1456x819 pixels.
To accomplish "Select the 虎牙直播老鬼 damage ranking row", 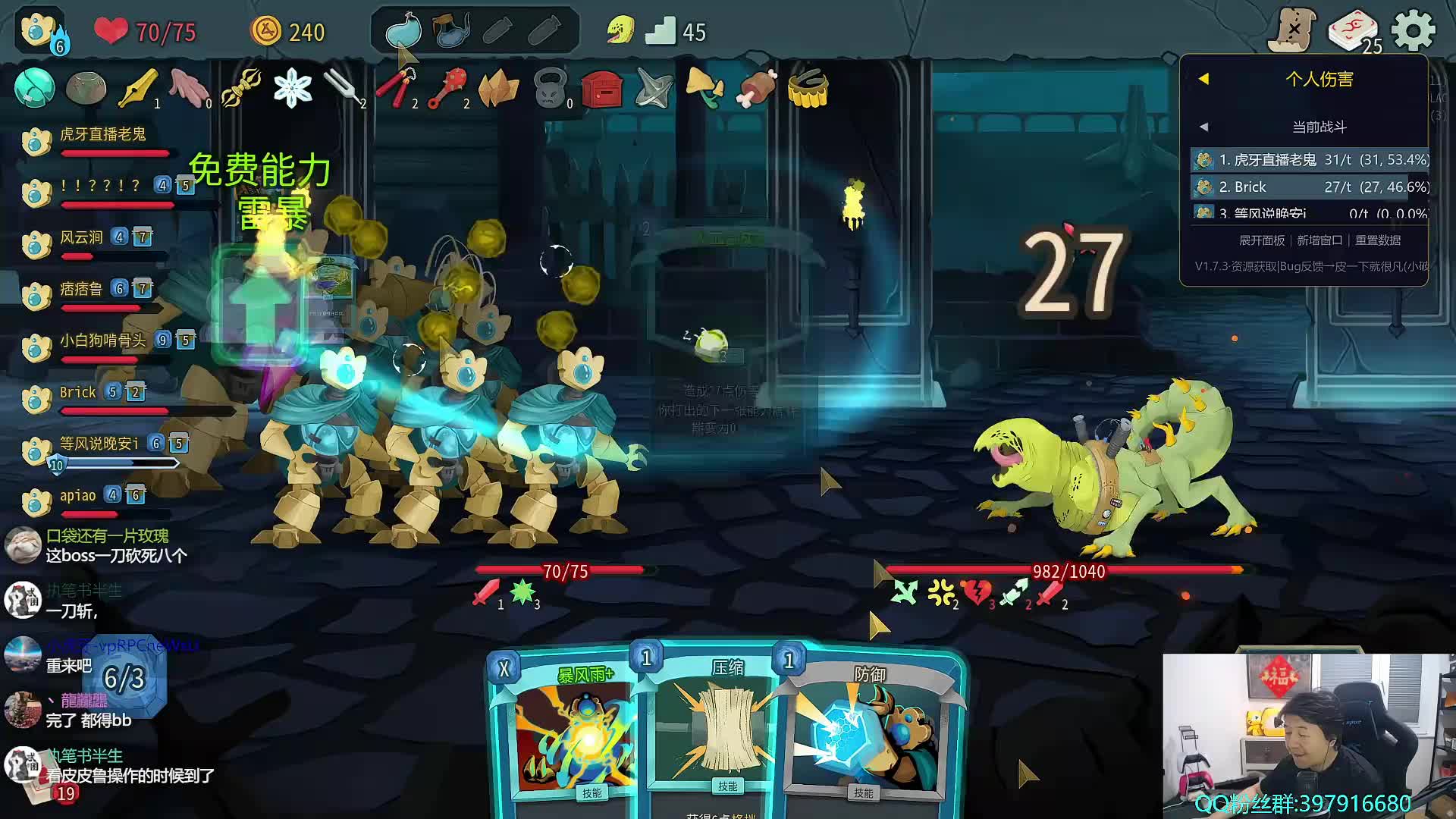I will (x=1310, y=160).
